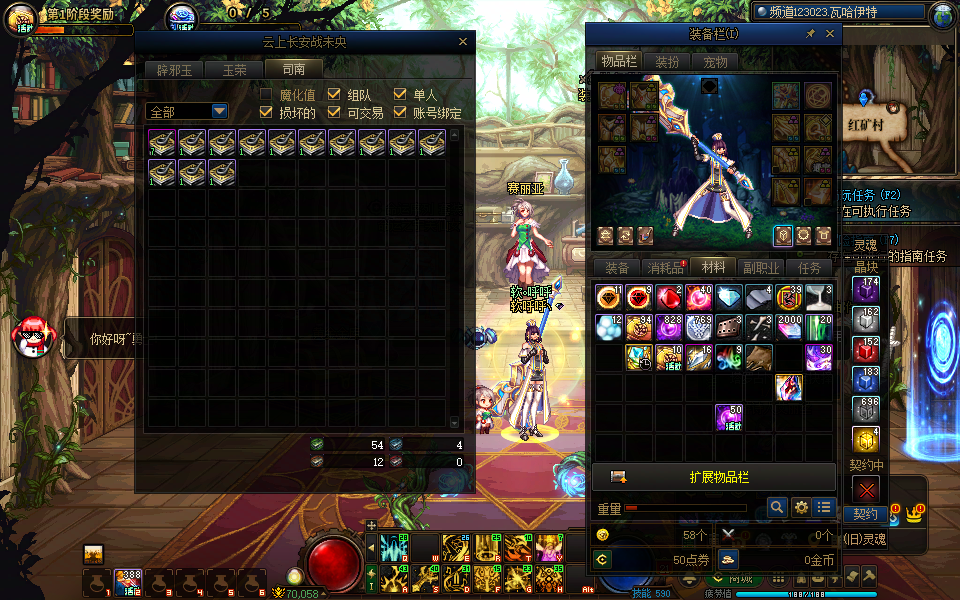Image resolution: width=960 pixels, height=600 pixels.
Task: Toggle the 账号绑定 checkbox
Action: coord(400,113)
